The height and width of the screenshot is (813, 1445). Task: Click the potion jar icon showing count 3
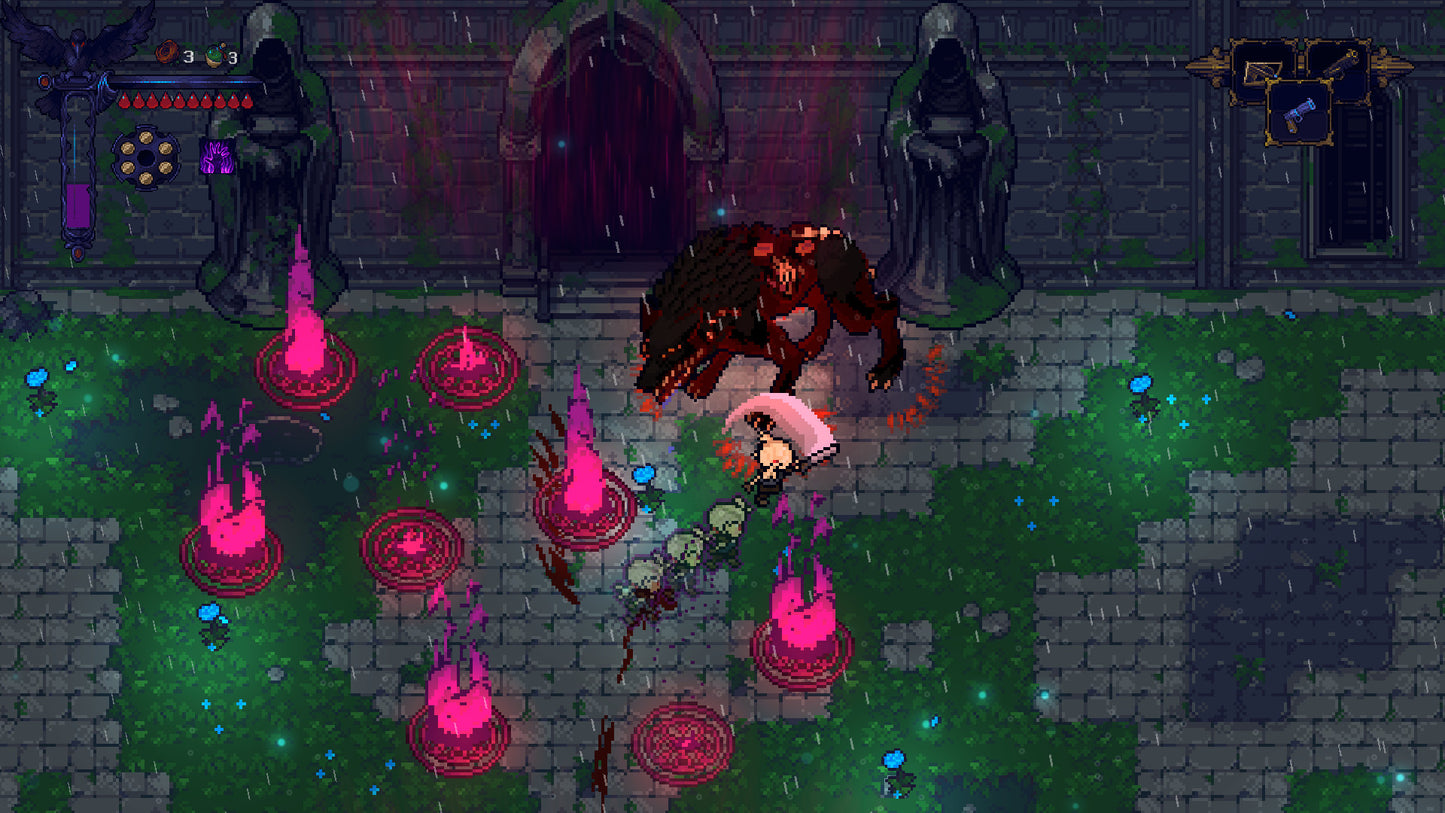pyautogui.click(x=215, y=54)
